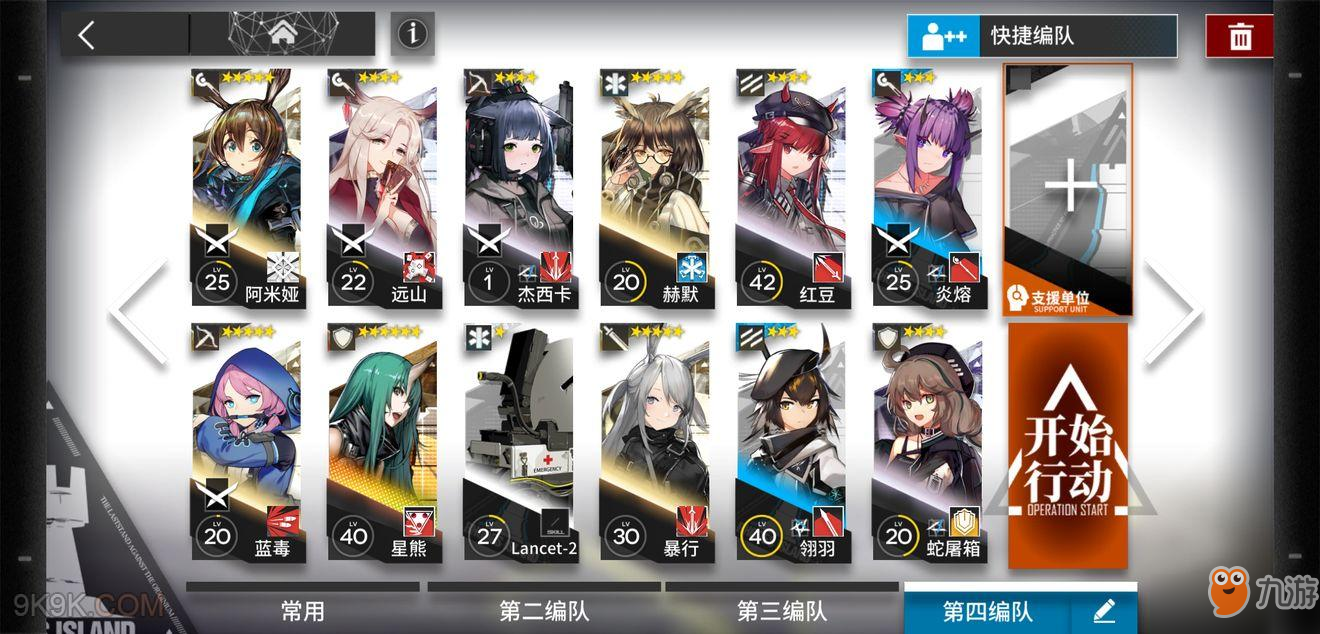Start the mission with 开始行动

1068,445
